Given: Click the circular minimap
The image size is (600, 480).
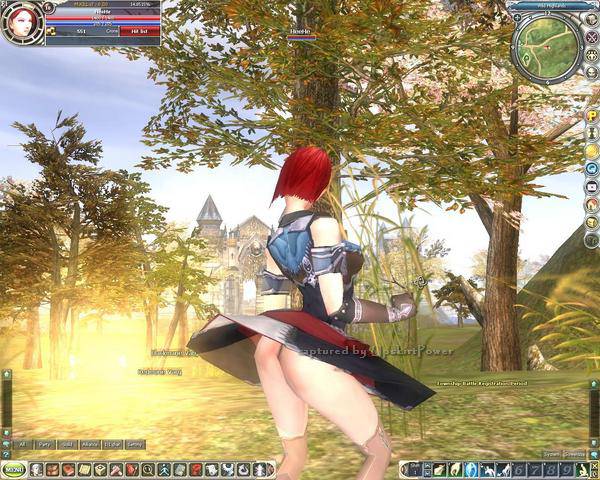Looking at the screenshot, I should coord(545,47).
